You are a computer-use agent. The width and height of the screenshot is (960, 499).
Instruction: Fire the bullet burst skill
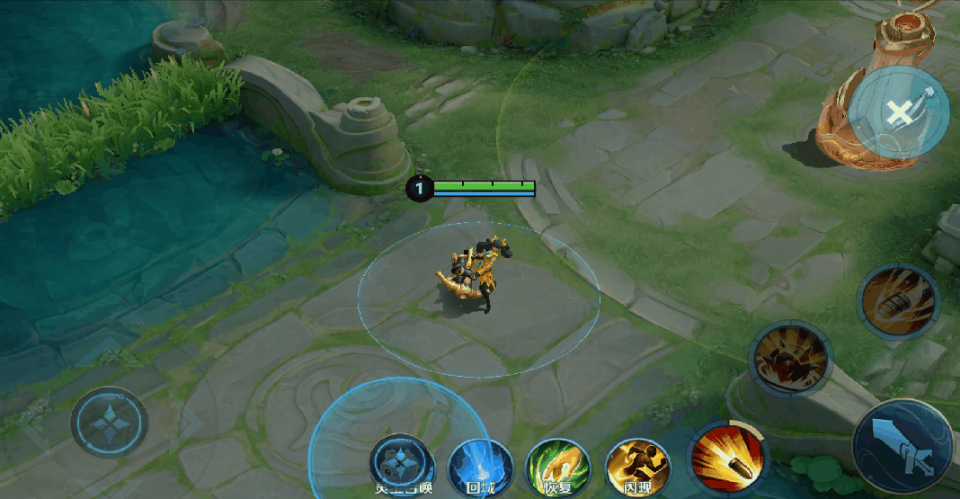pyautogui.click(x=726, y=458)
